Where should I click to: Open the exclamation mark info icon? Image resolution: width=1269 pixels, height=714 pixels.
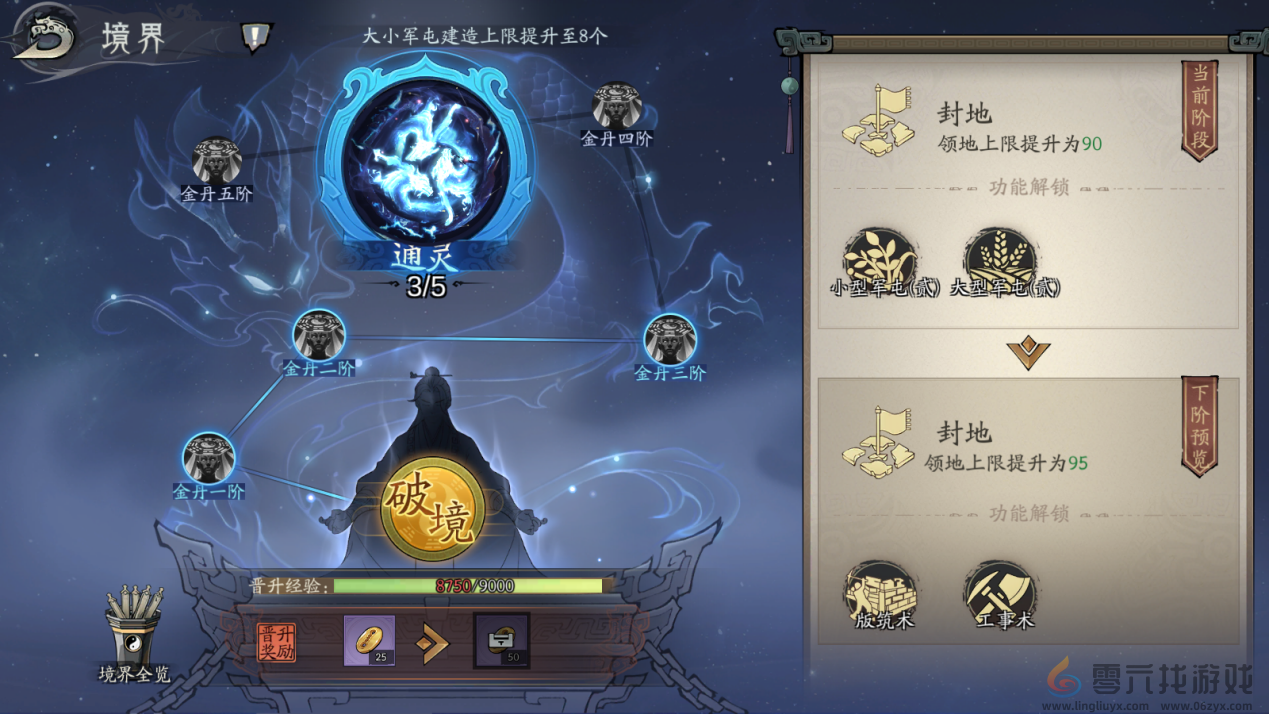(x=256, y=38)
